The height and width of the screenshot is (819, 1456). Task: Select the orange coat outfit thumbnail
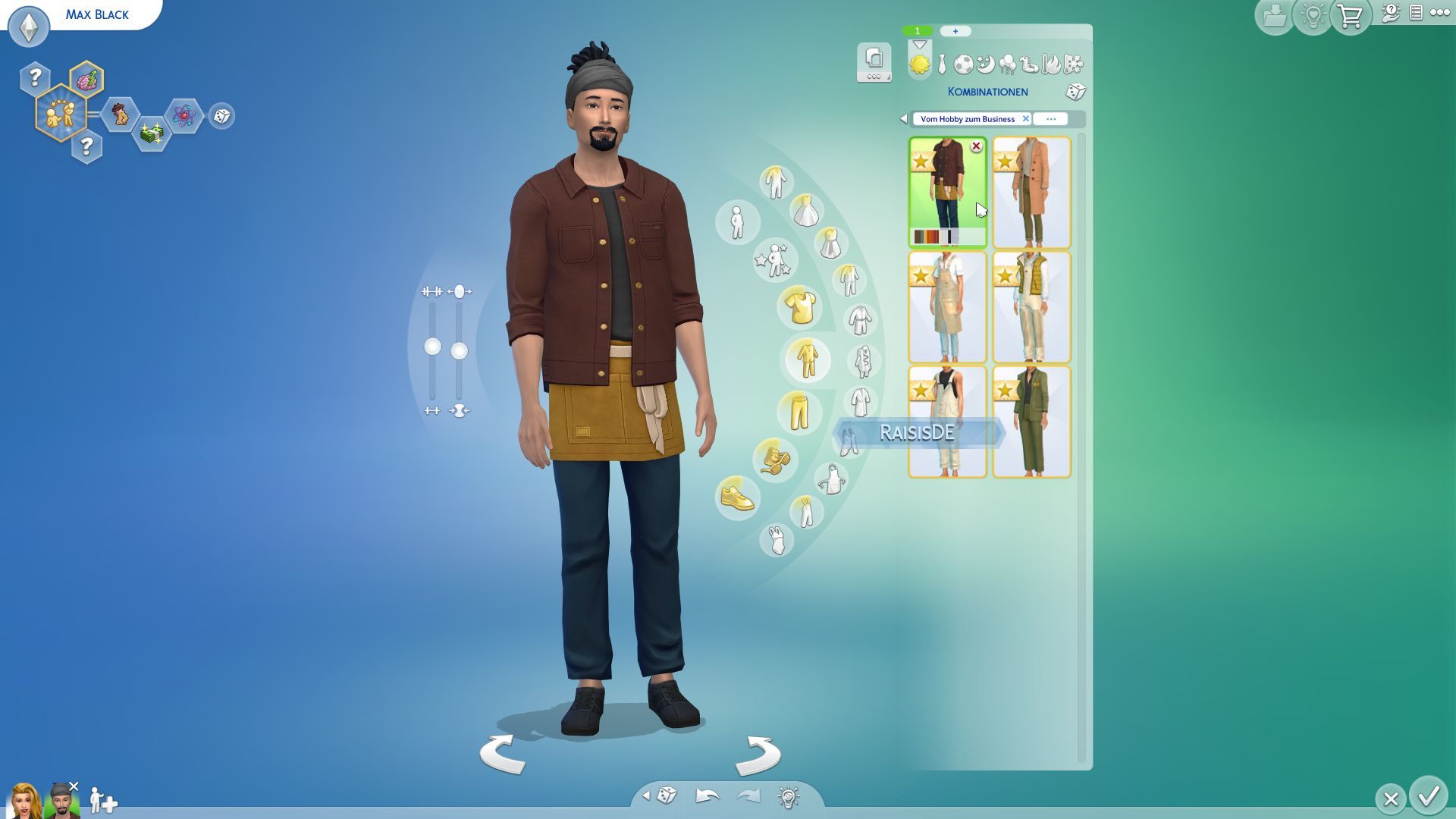tap(1031, 193)
